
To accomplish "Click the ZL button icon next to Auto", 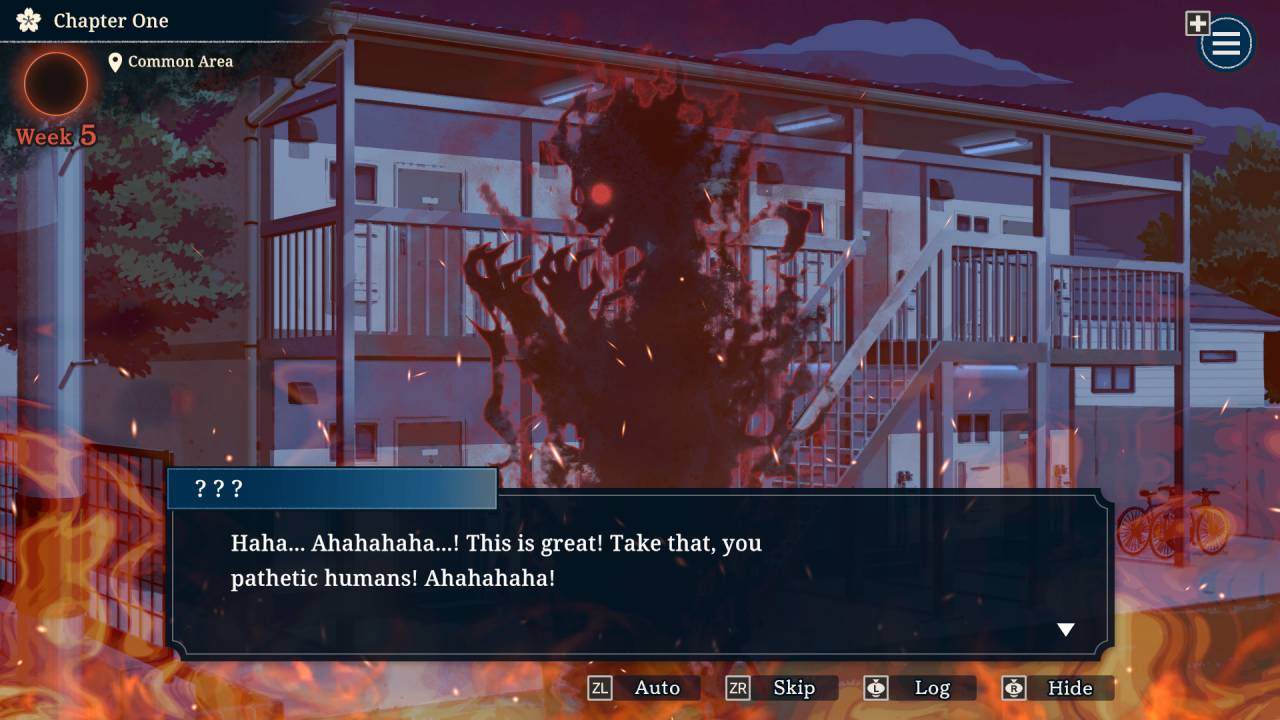I will tap(600, 688).
